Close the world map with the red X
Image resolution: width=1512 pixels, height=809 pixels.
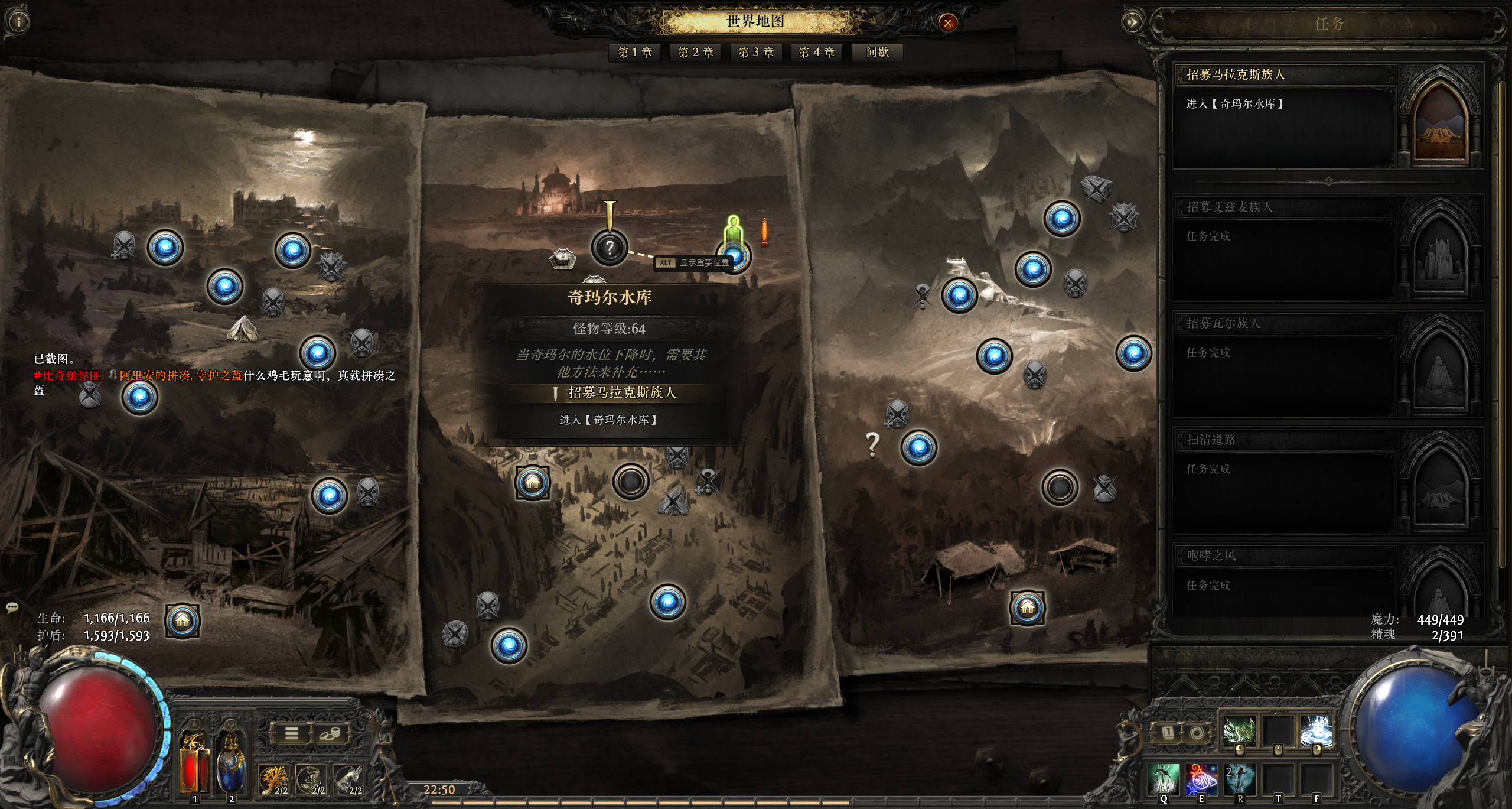948,23
